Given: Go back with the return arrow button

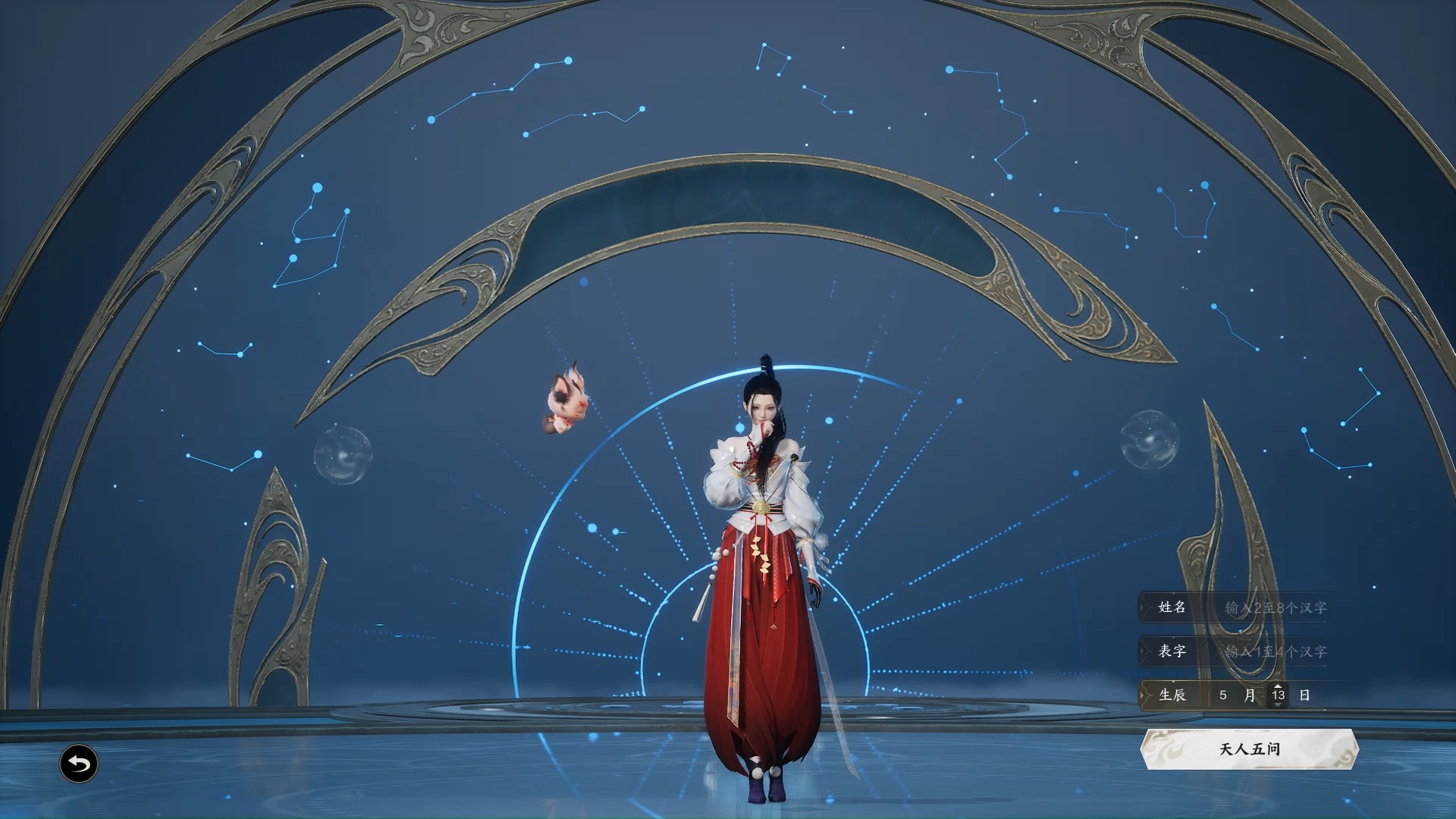Looking at the screenshot, I should [79, 763].
